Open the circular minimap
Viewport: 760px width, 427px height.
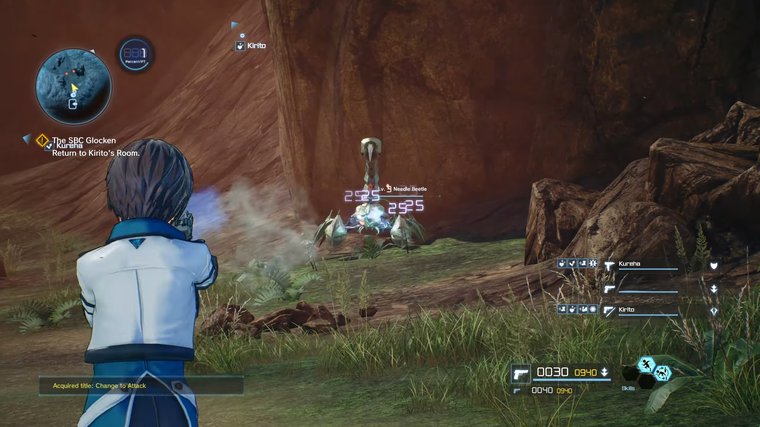73,84
